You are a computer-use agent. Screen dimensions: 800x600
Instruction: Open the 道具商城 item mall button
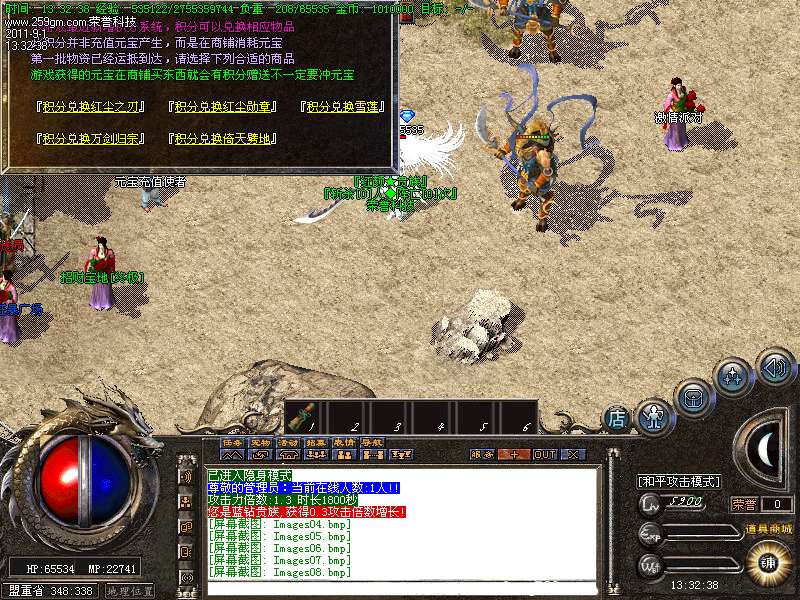[x=766, y=529]
